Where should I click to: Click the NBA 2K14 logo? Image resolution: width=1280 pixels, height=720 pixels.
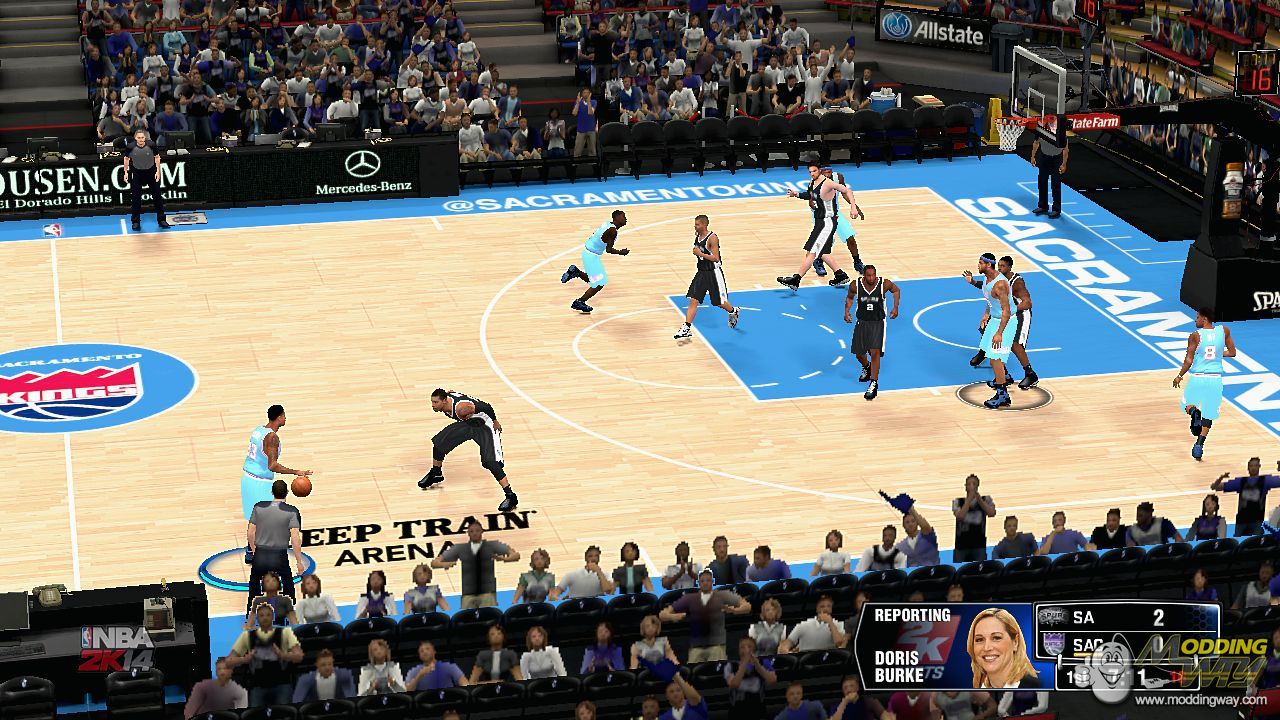tap(117, 648)
